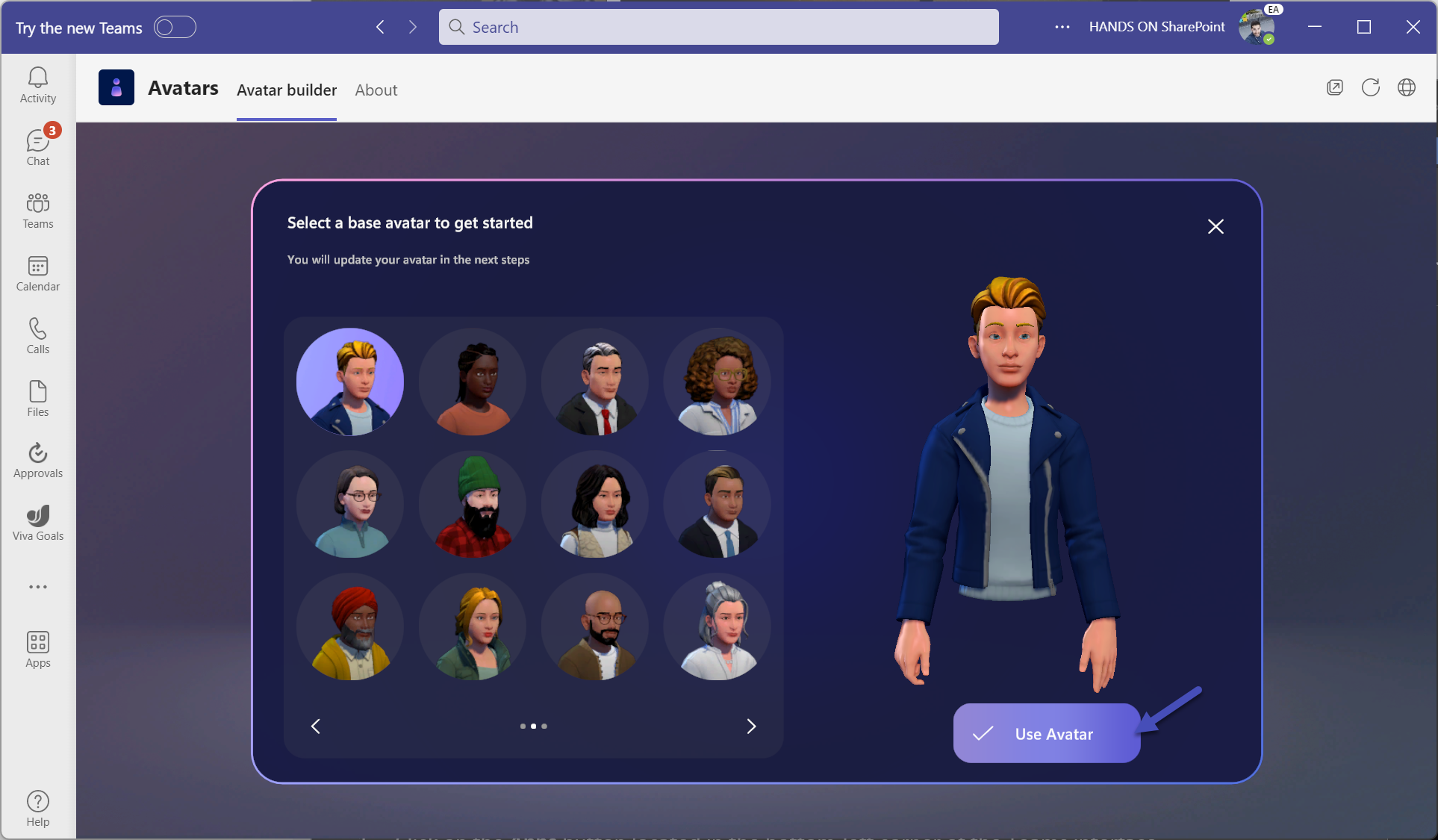Open the Calendar
Viewport: 1438px width, 840px height.
pos(37,273)
